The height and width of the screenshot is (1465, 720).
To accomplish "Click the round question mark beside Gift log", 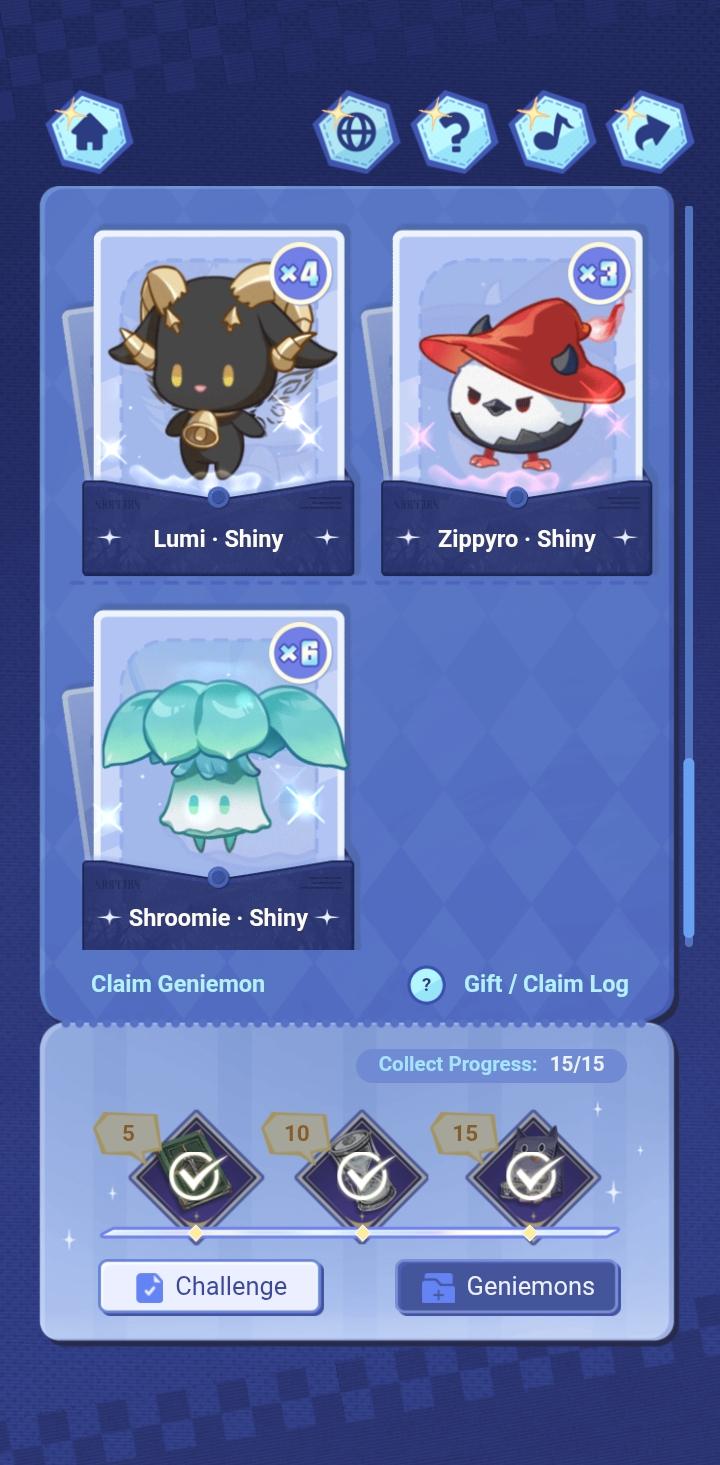I will (426, 985).
